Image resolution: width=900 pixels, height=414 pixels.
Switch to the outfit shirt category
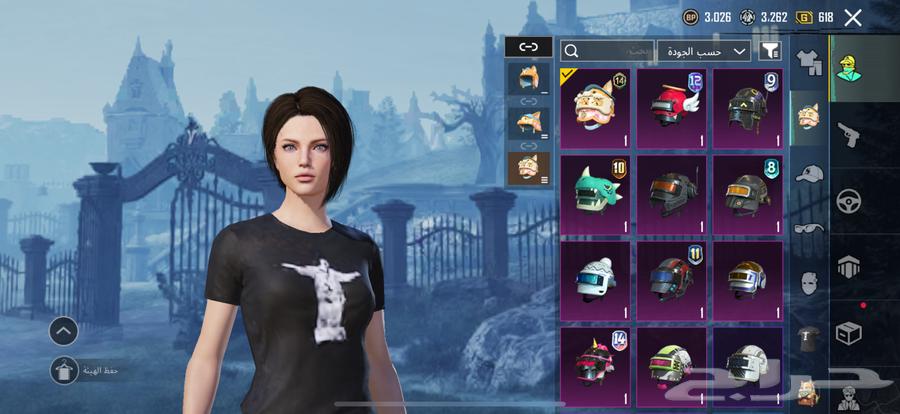click(808, 63)
